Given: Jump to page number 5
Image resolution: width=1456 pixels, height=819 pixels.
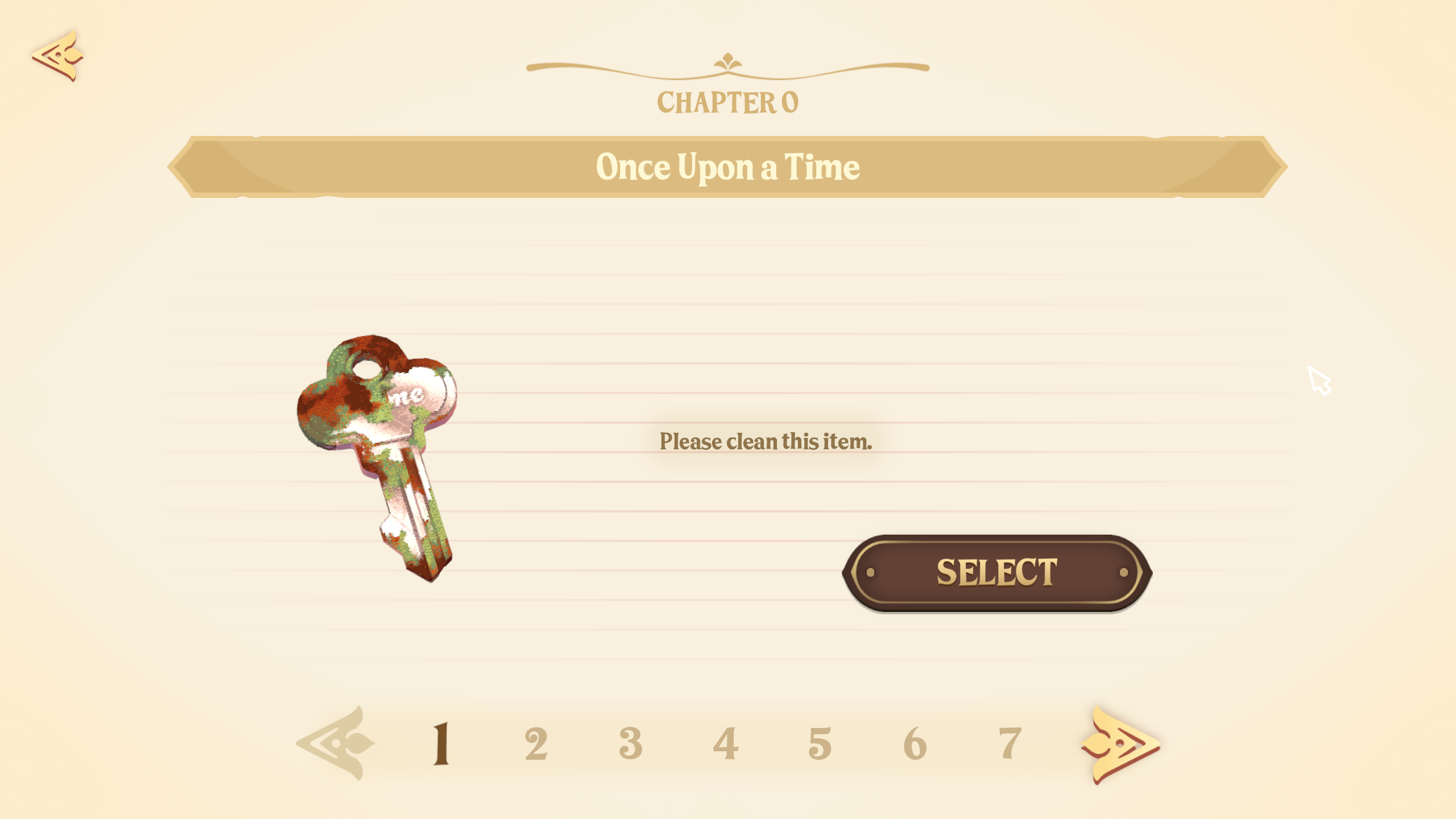Looking at the screenshot, I should [820, 743].
